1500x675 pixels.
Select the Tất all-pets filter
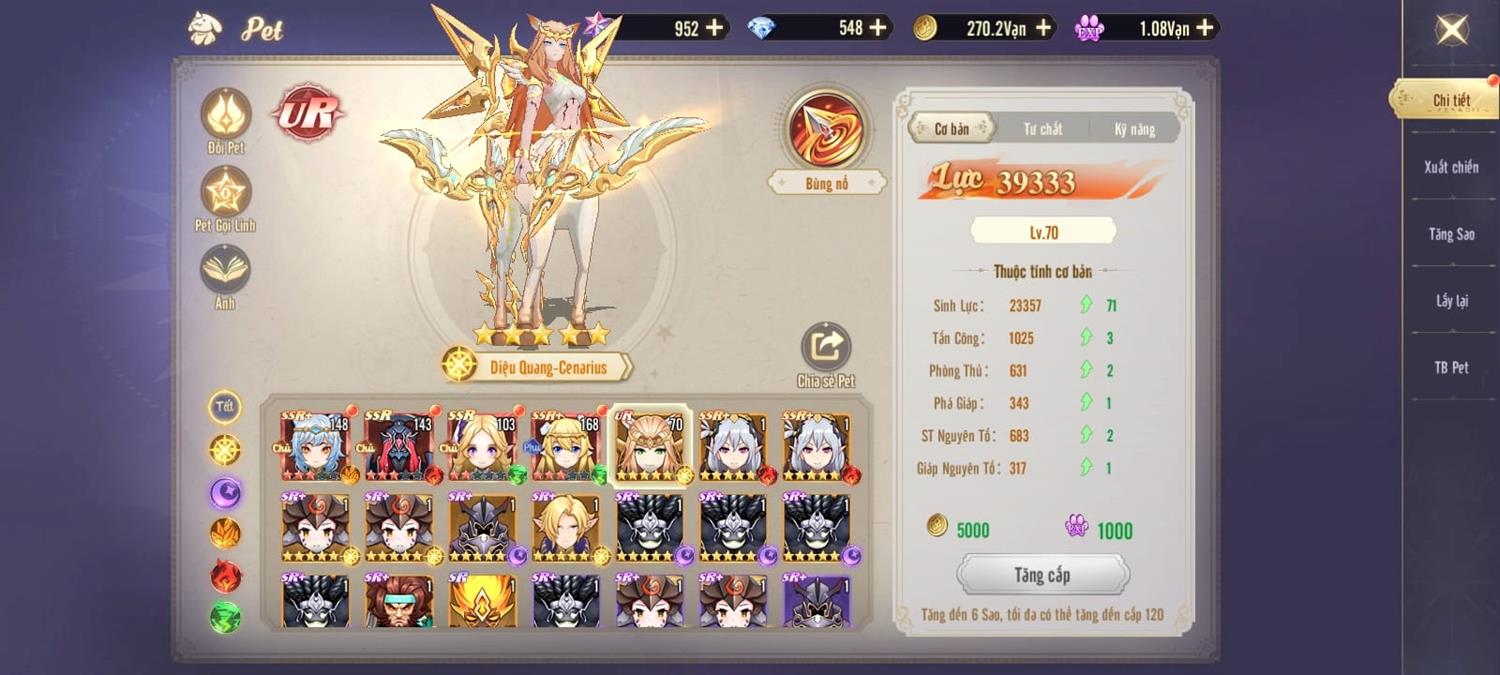(225, 407)
